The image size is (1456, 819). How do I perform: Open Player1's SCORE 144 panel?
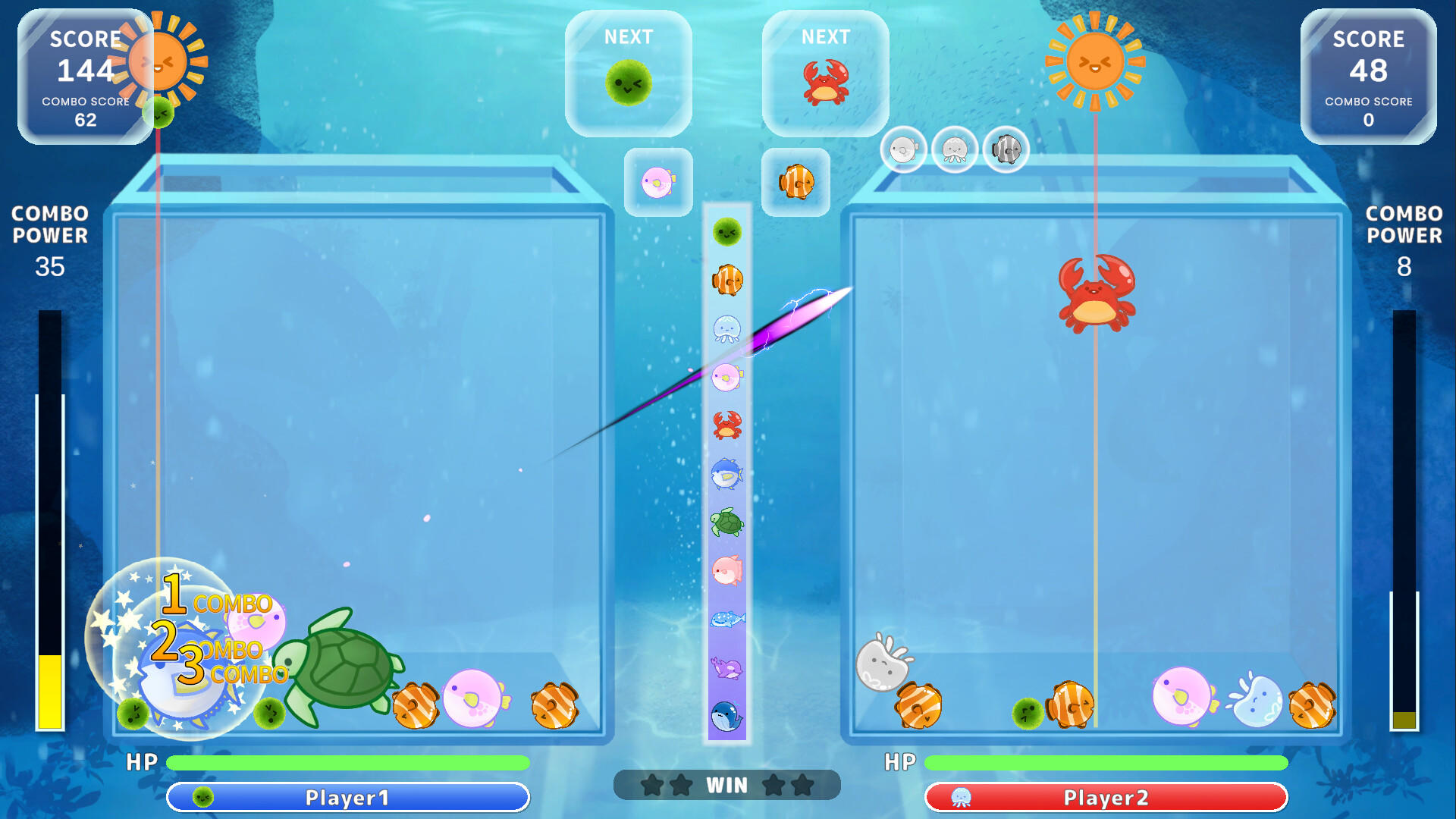86,72
